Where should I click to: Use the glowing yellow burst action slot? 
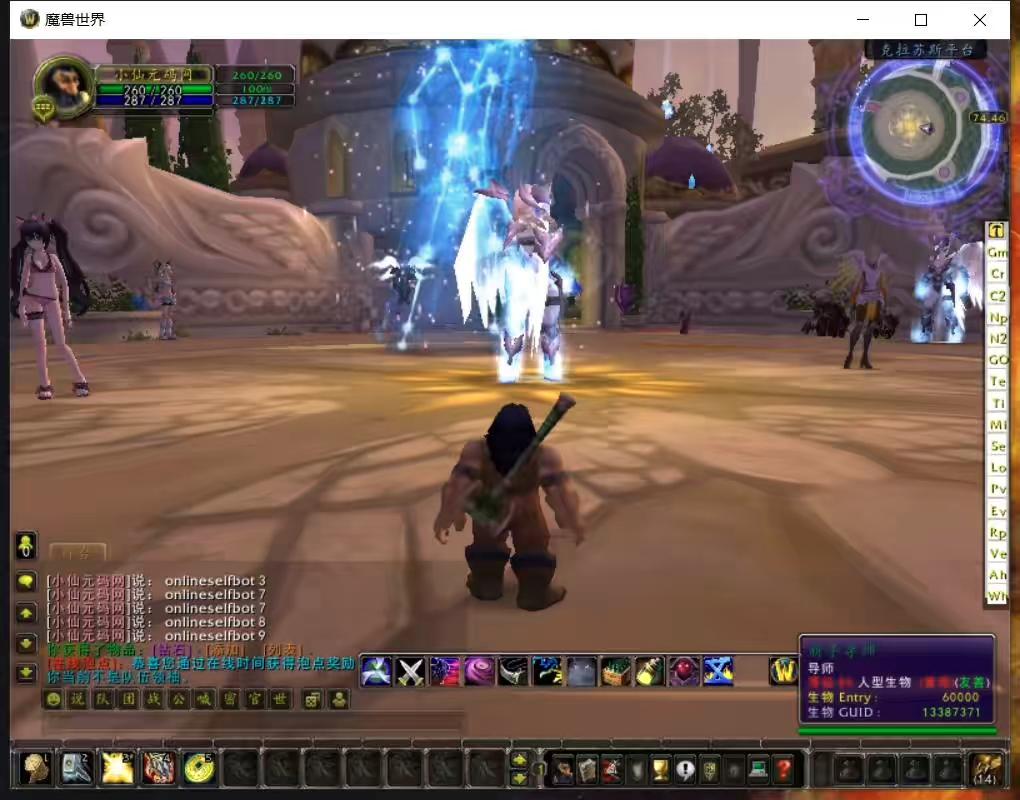click(117, 768)
